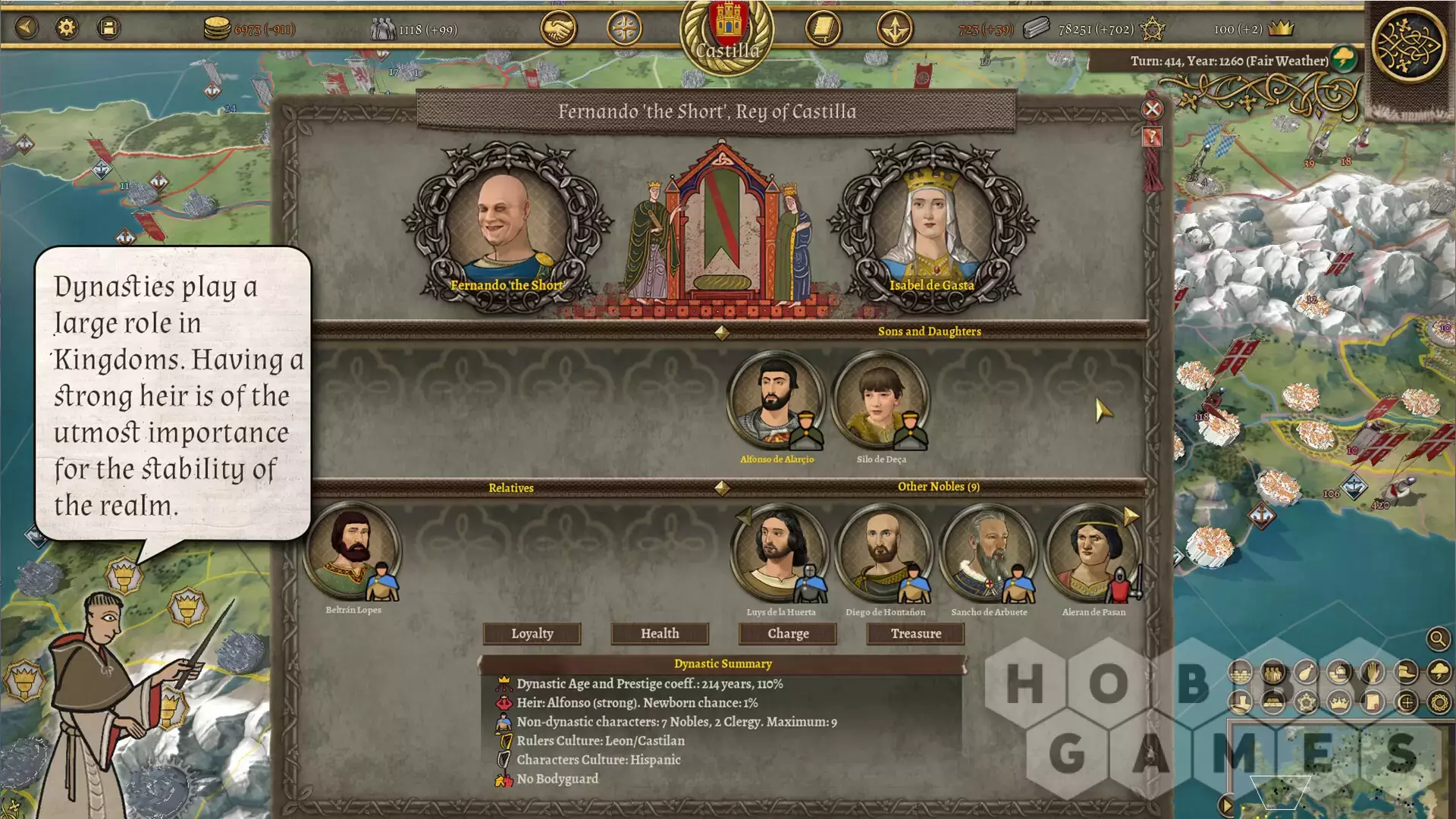Open the diplomacy handshake icon
This screenshot has width=1456, height=819.
pyautogui.click(x=558, y=29)
